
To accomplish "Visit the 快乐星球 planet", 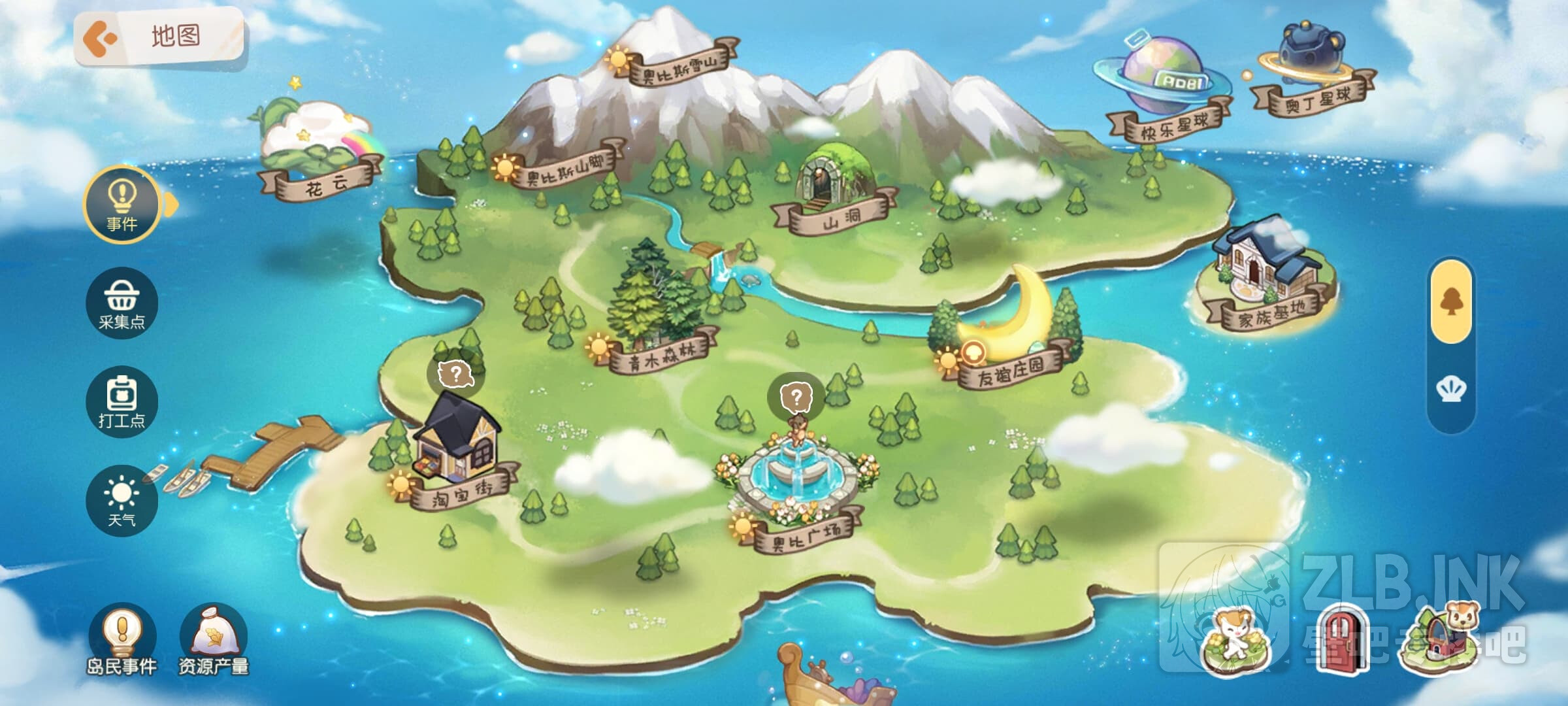I will click(1173, 126).
